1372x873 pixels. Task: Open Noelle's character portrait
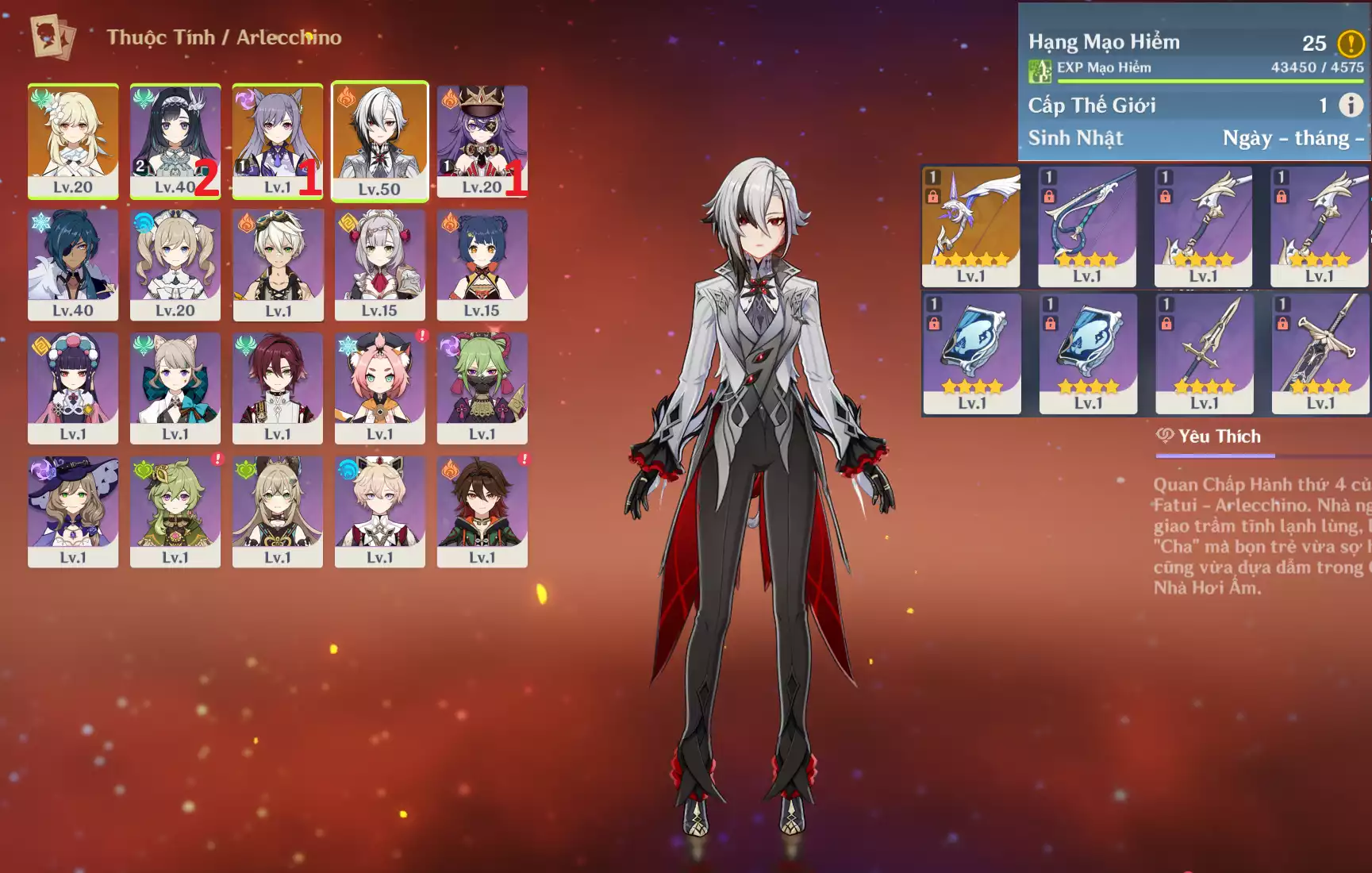coord(379,264)
